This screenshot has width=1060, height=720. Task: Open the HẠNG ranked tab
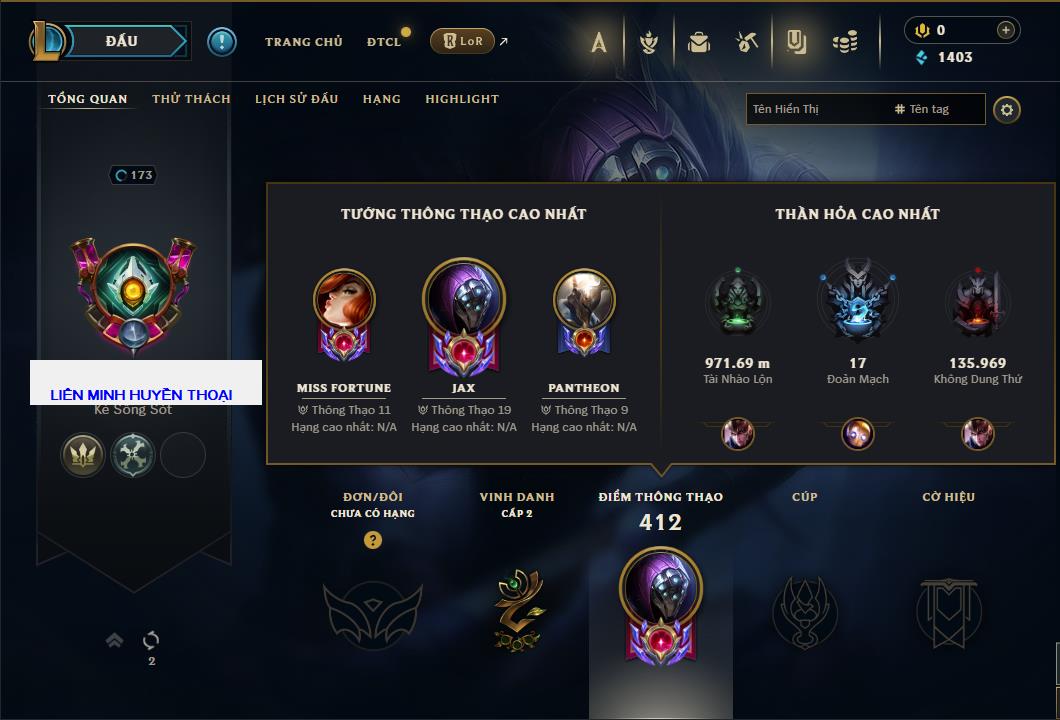tap(381, 99)
